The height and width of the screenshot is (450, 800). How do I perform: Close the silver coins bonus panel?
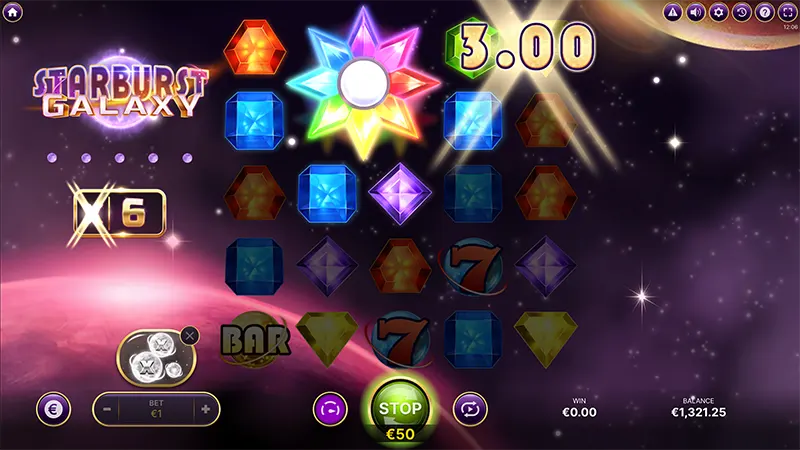pos(190,335)
